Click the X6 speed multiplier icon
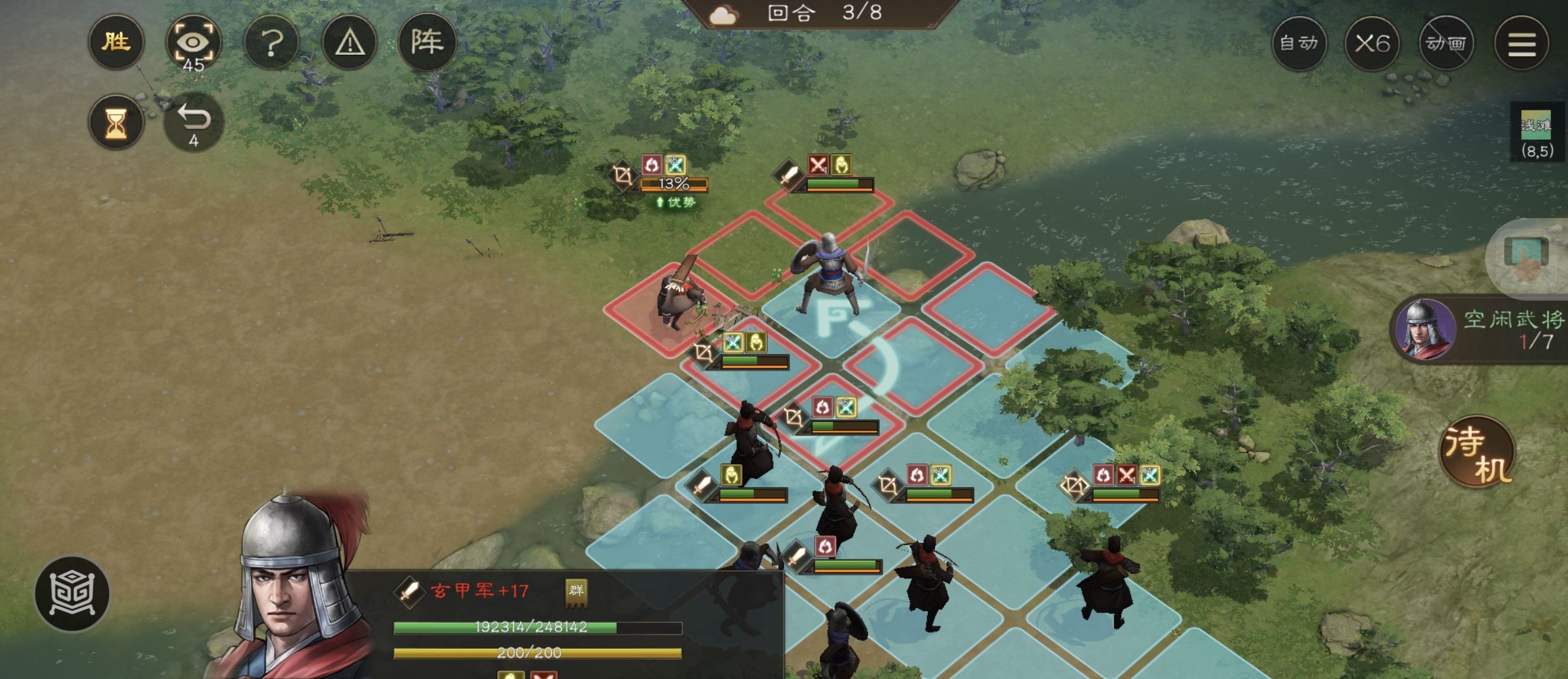Image resolution: width=1568 pixels, height=679 pixels. click(x=1373, y=43)
